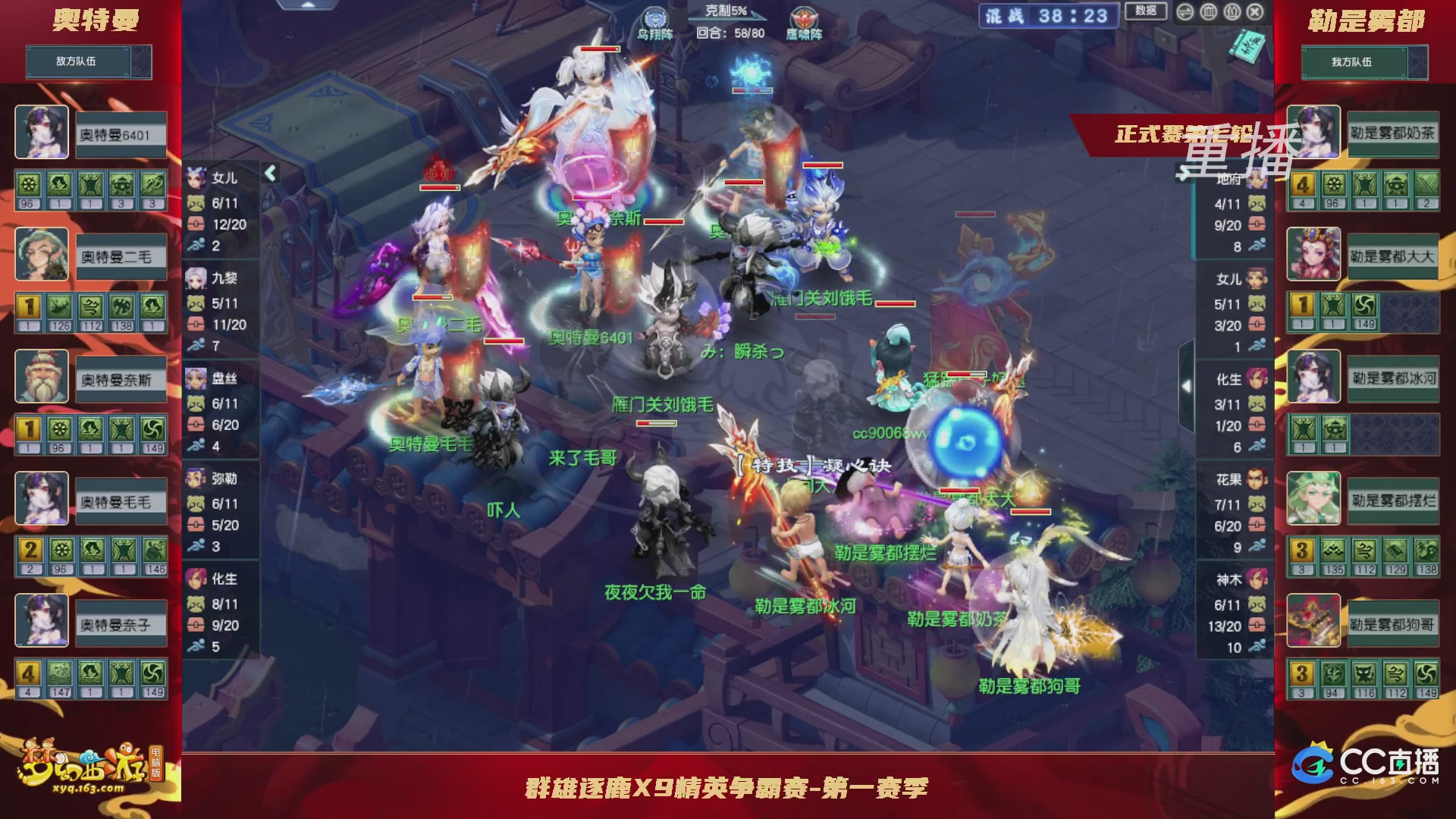Select 化生 unit avatar in the left battle list
The width and height of the screenshot is (1456, 819).
click(x=195, y=578)
